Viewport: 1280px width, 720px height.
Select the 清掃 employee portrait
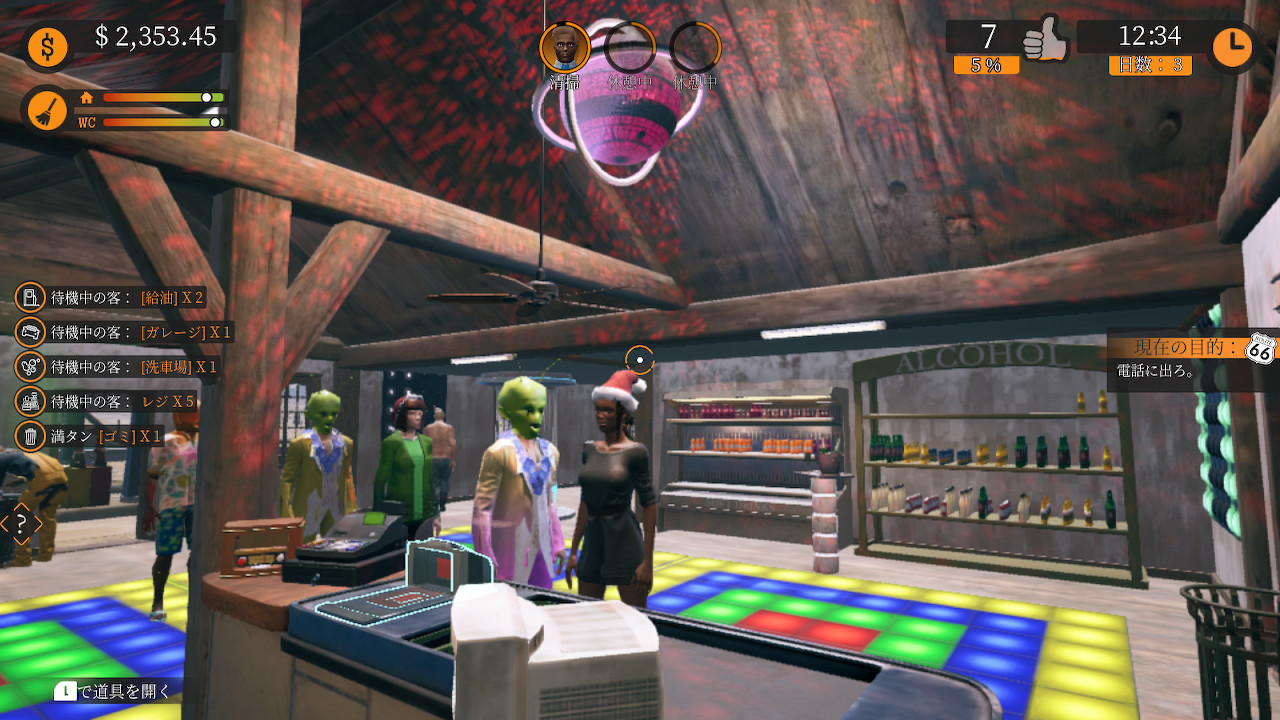(x=564, y=46)
